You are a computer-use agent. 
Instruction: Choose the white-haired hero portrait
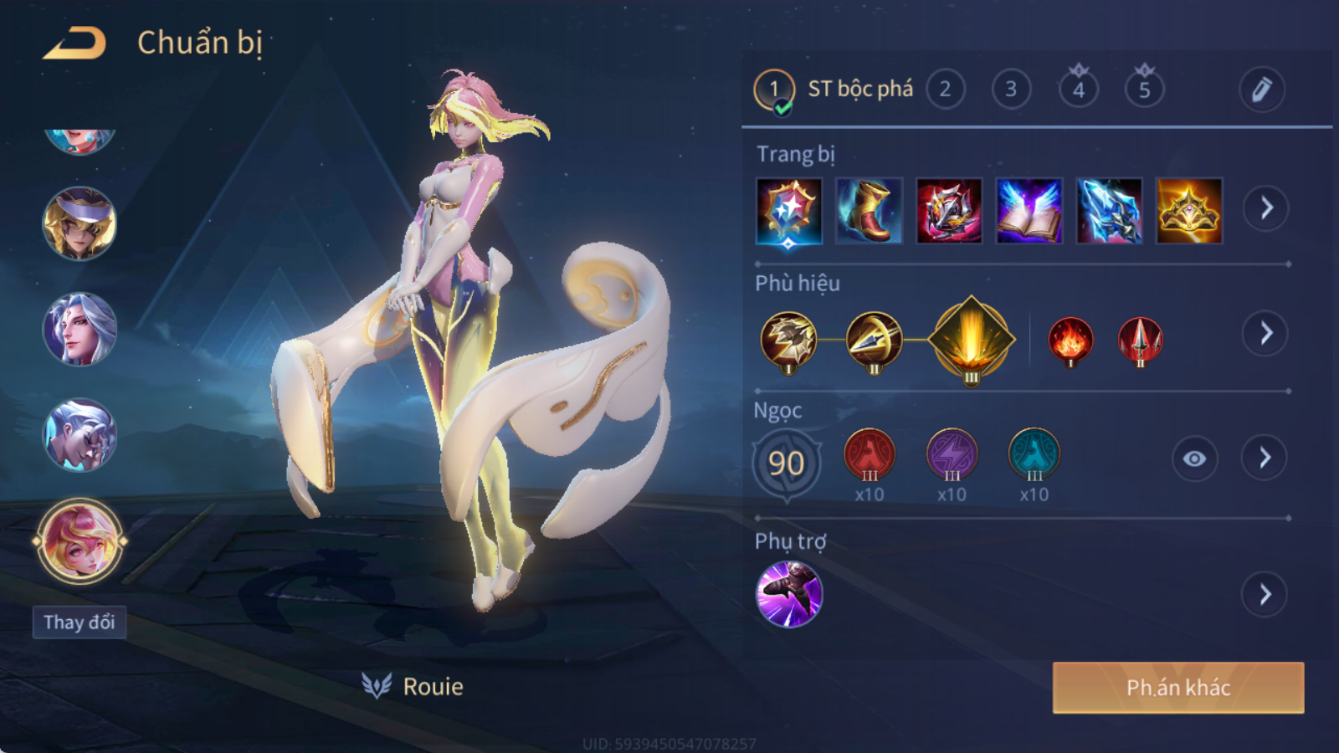click(79, 329)
